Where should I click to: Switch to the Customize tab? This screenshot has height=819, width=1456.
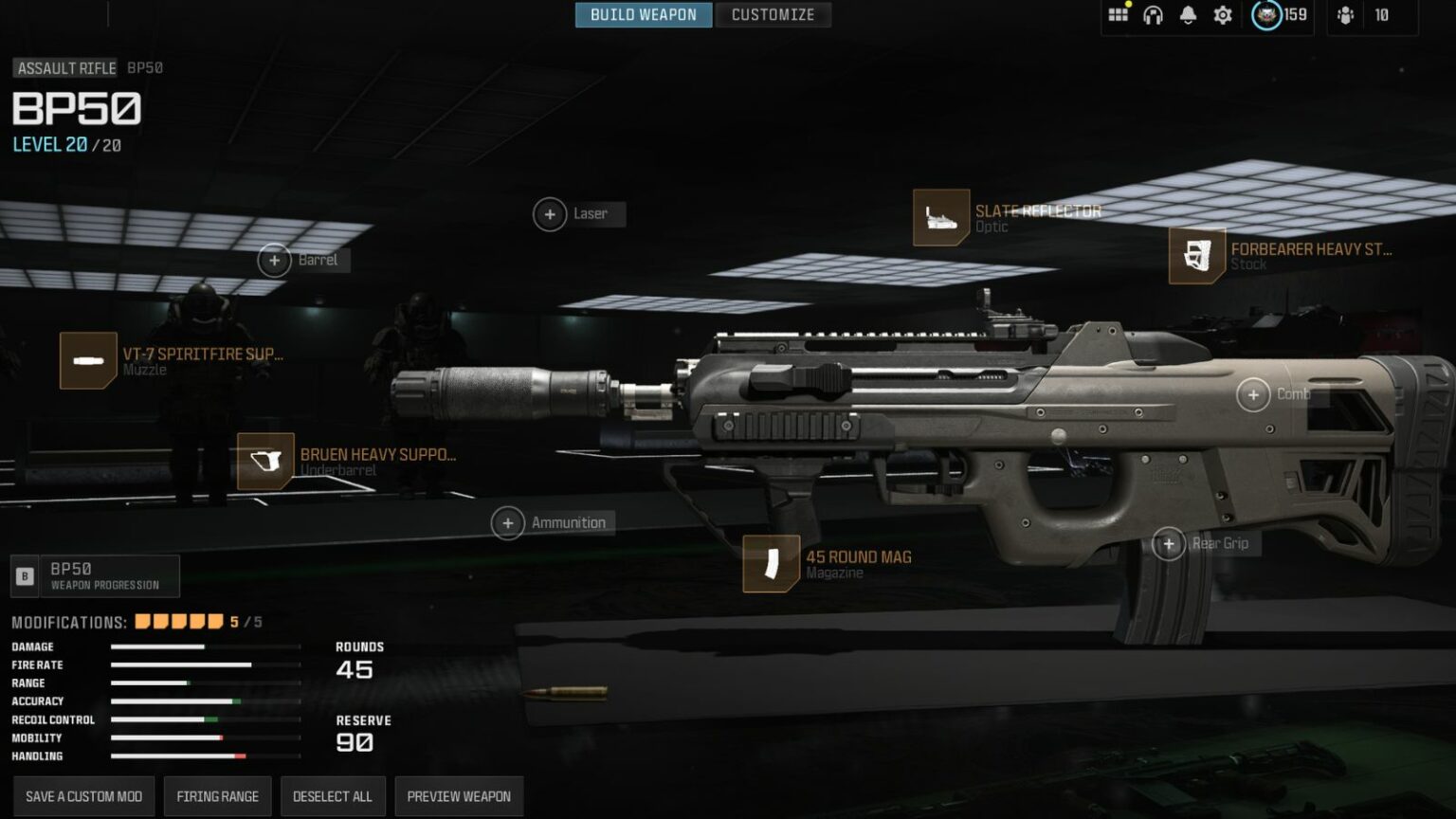pos(773,14)
